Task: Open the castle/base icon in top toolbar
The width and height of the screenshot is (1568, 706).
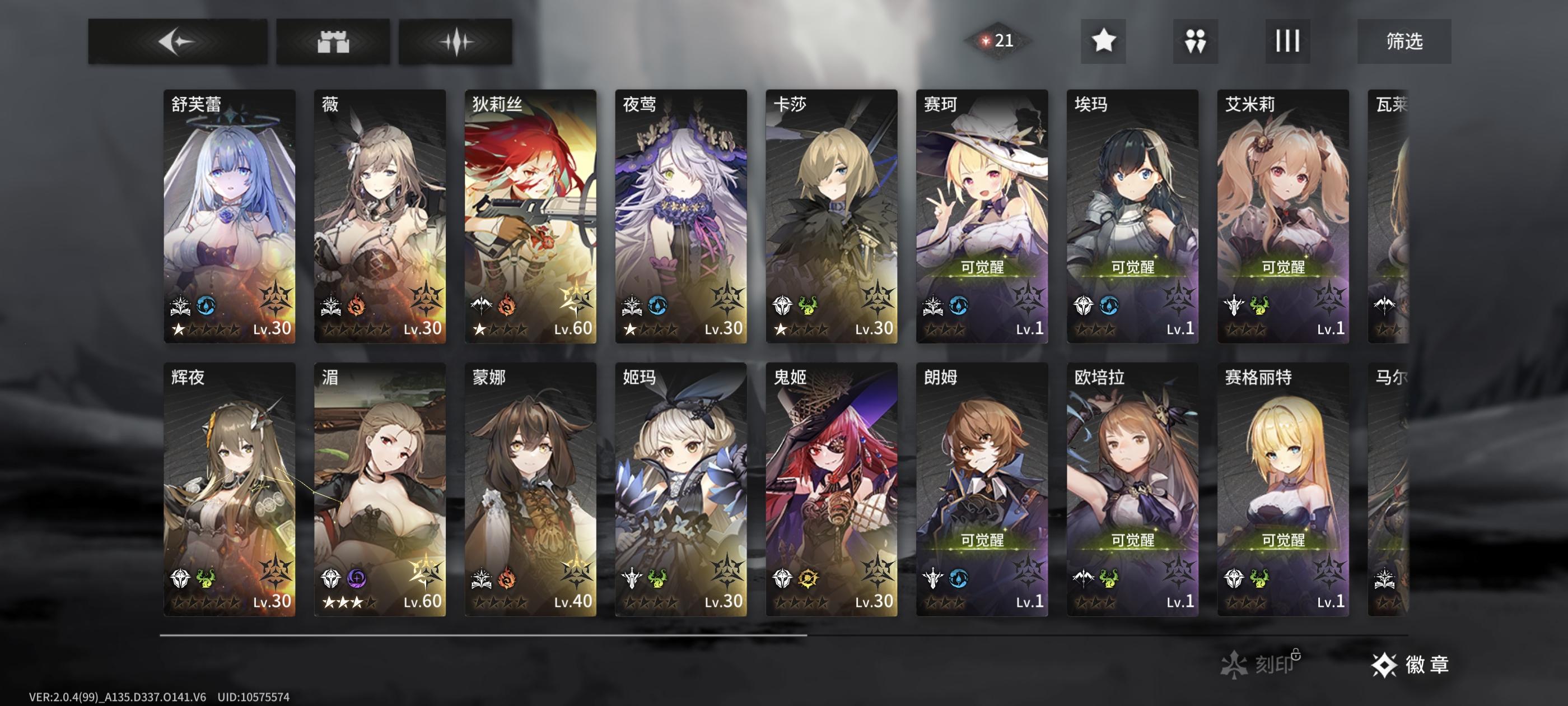Action: click(334, 40)
